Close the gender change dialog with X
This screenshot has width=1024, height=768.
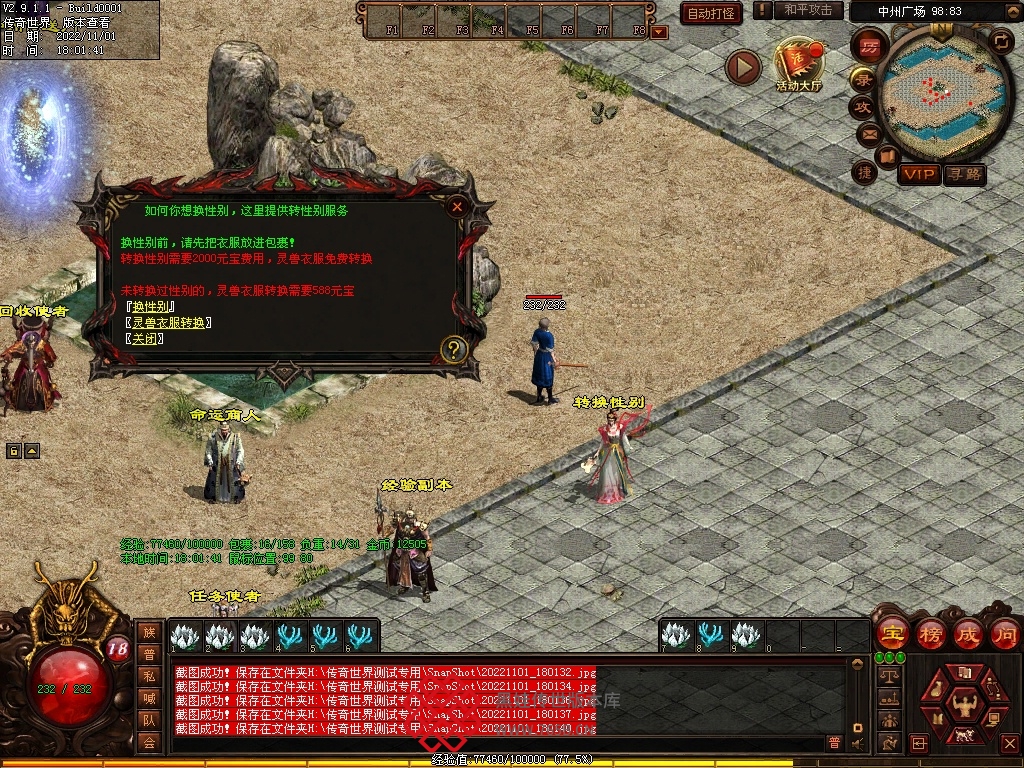click(x=457, y=207)
